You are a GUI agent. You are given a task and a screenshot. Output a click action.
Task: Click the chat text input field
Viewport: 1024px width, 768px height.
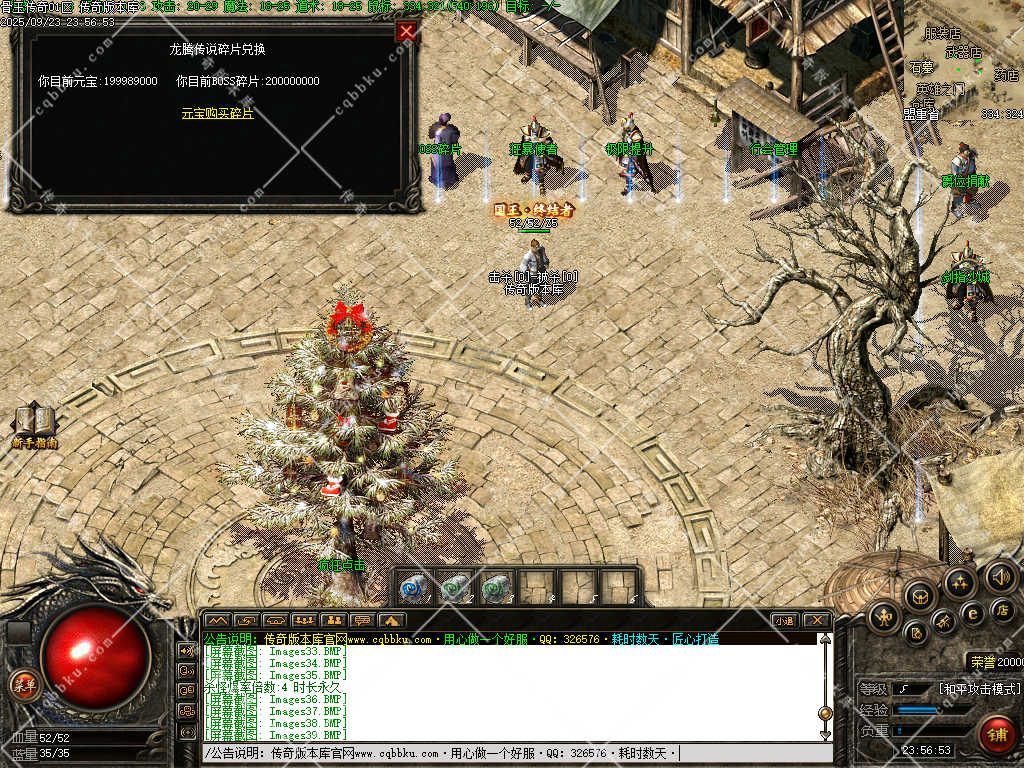500,753
